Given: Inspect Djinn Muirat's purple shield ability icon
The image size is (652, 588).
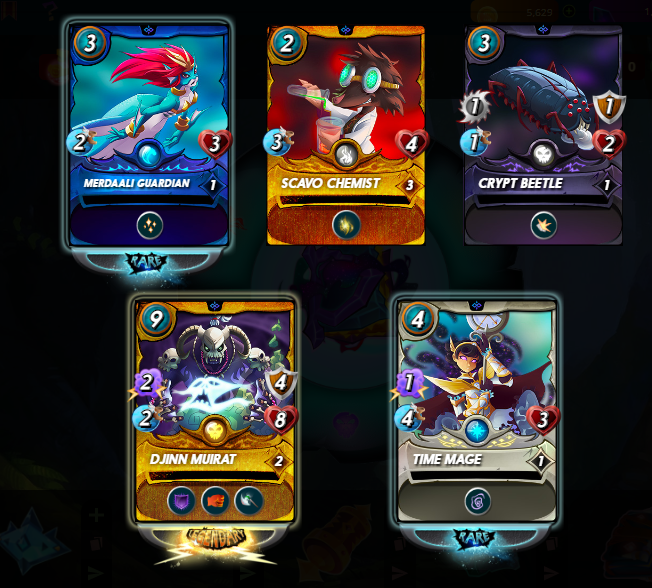Looking at the screenshot, I should (183, 498).
